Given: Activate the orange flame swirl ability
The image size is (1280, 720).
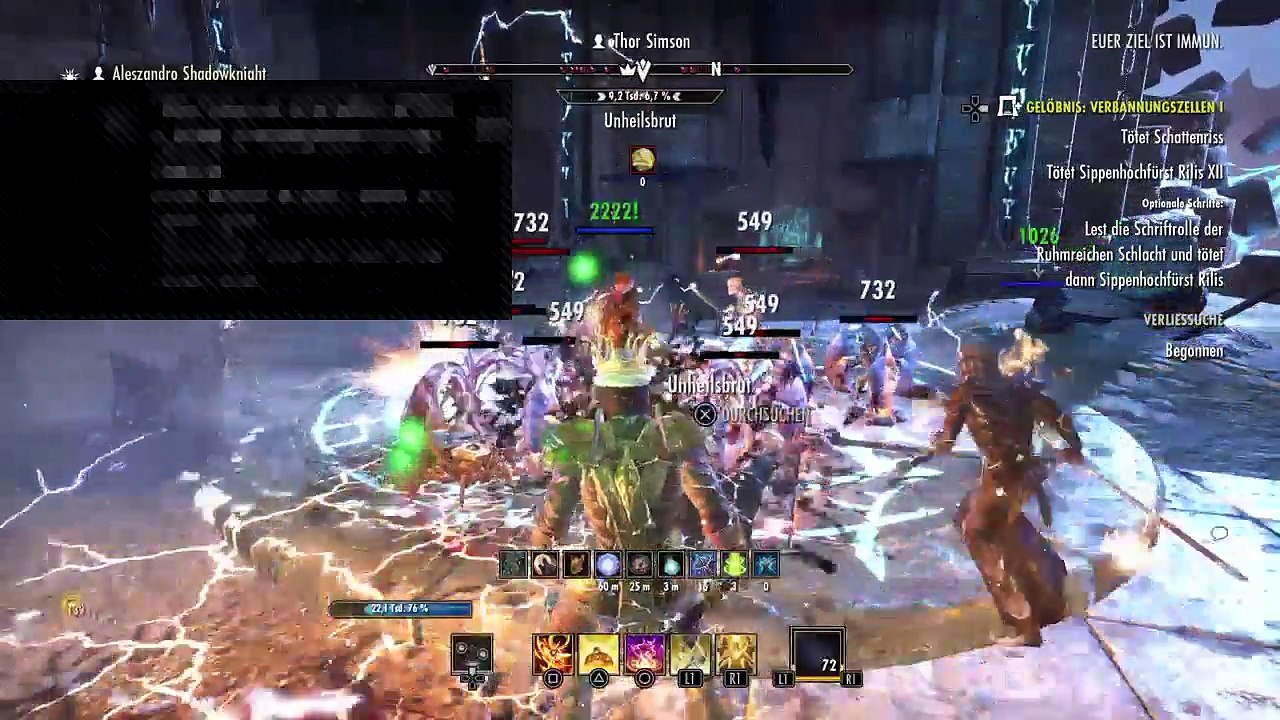Looking at the screenshot, I should [x=552, y=653].
